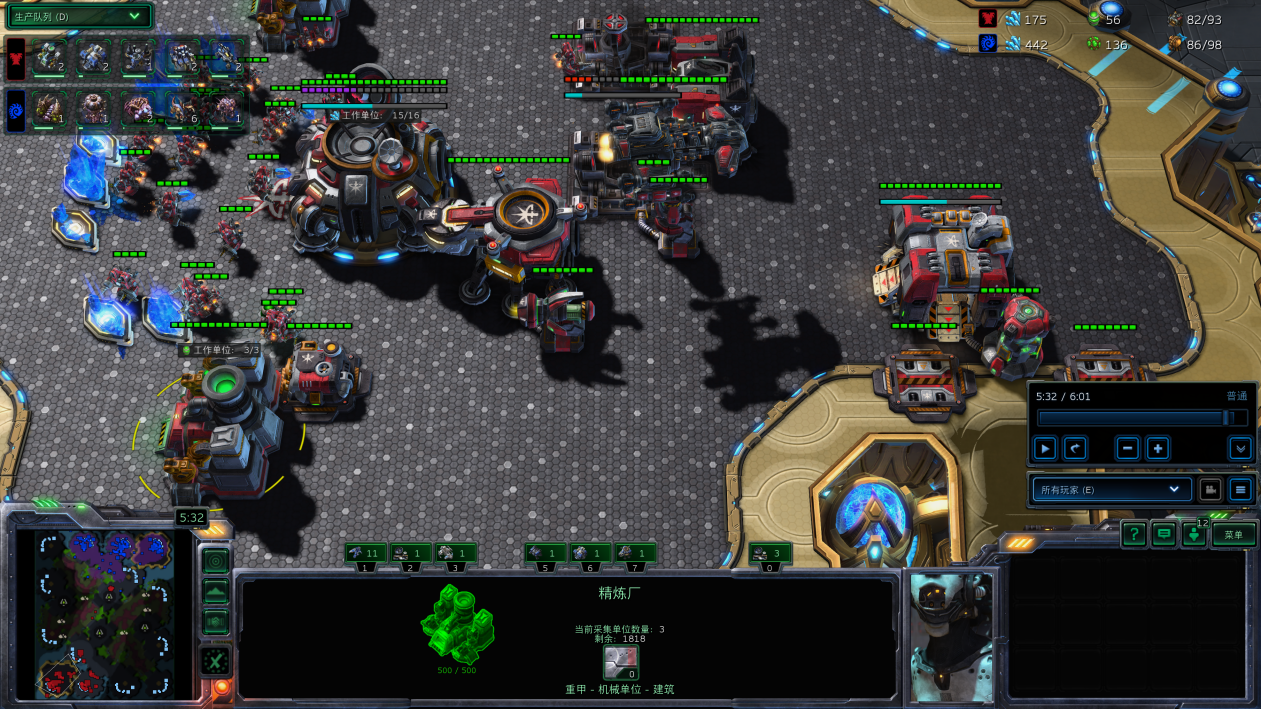This screenshot has width=1261, height=709.
Task: Click the replay timeline slider
Action: (x=1140, y=418)
